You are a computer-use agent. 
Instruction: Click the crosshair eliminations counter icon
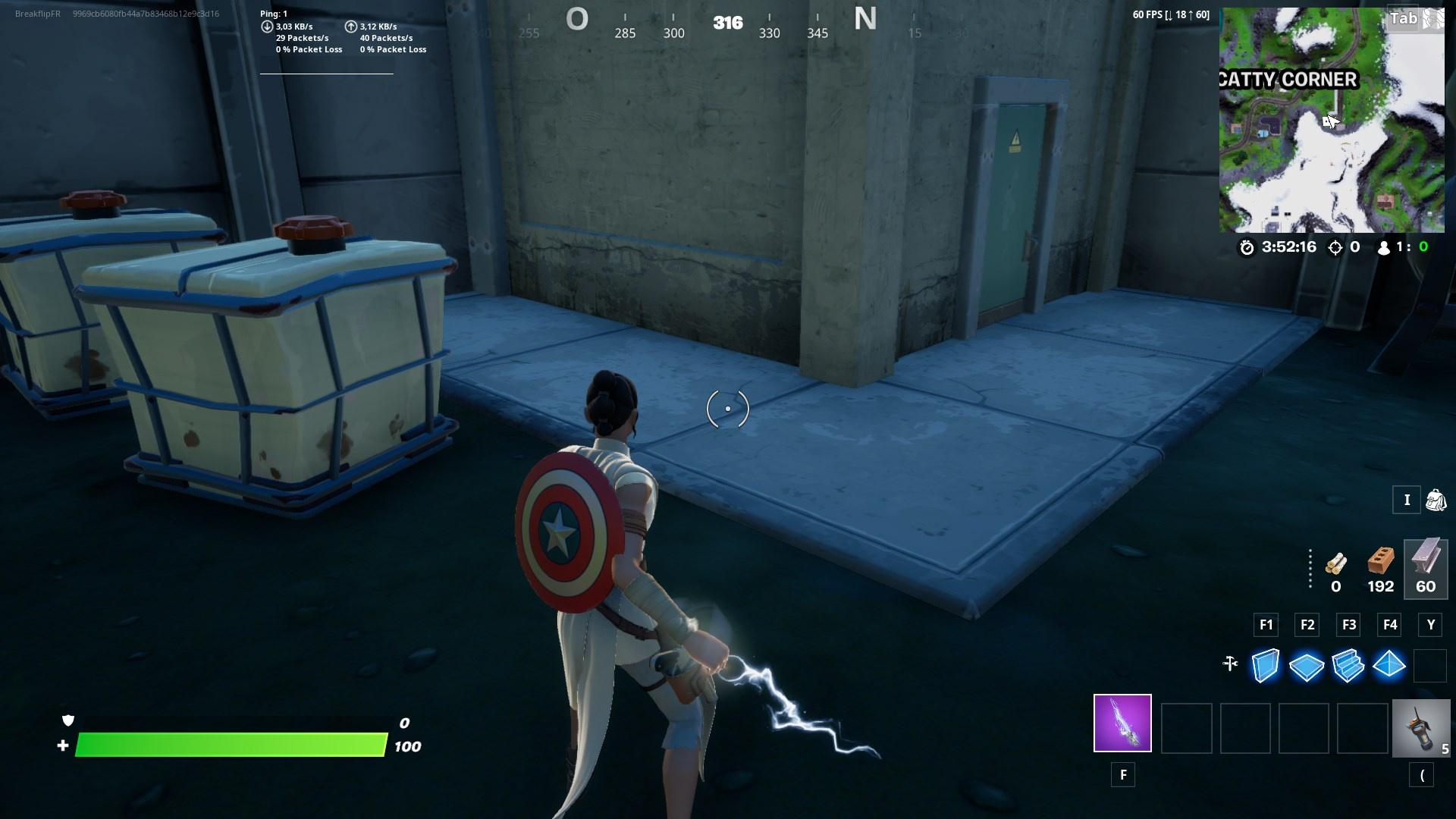point(1335,246)
